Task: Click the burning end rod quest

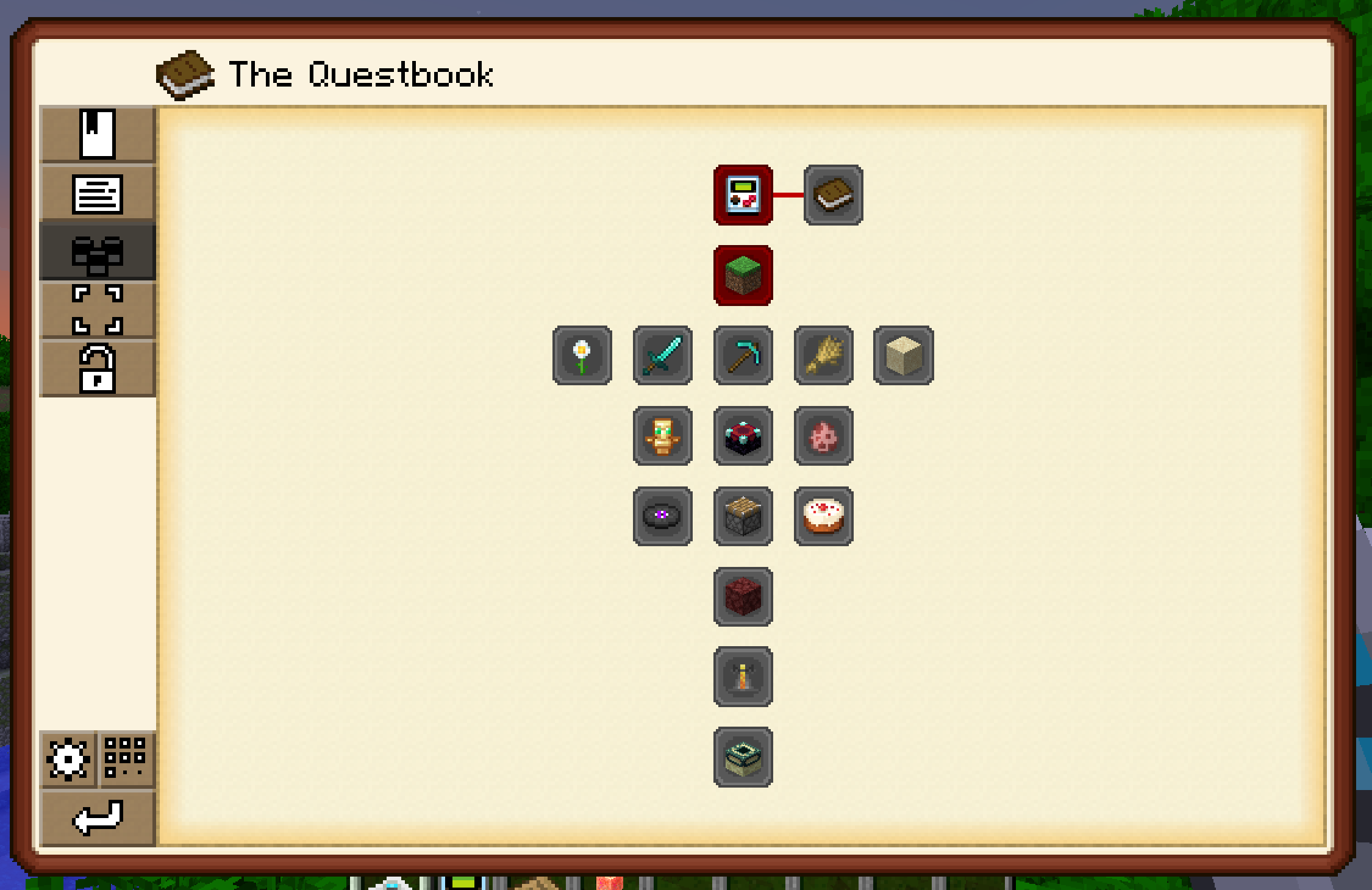Action: (743, 678)
